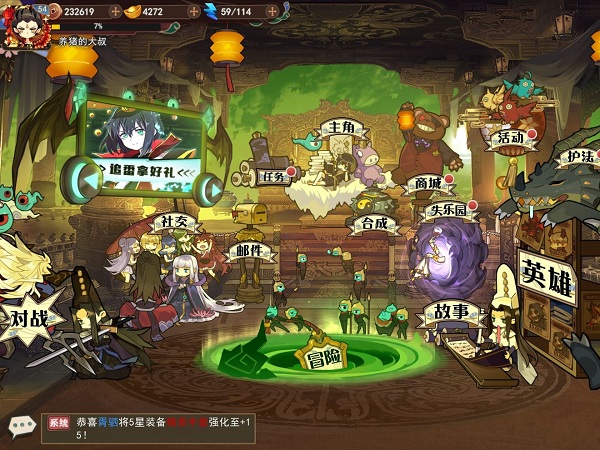
Task: Open the 故事 (Story) mode
Action: [x=445, y=313]
